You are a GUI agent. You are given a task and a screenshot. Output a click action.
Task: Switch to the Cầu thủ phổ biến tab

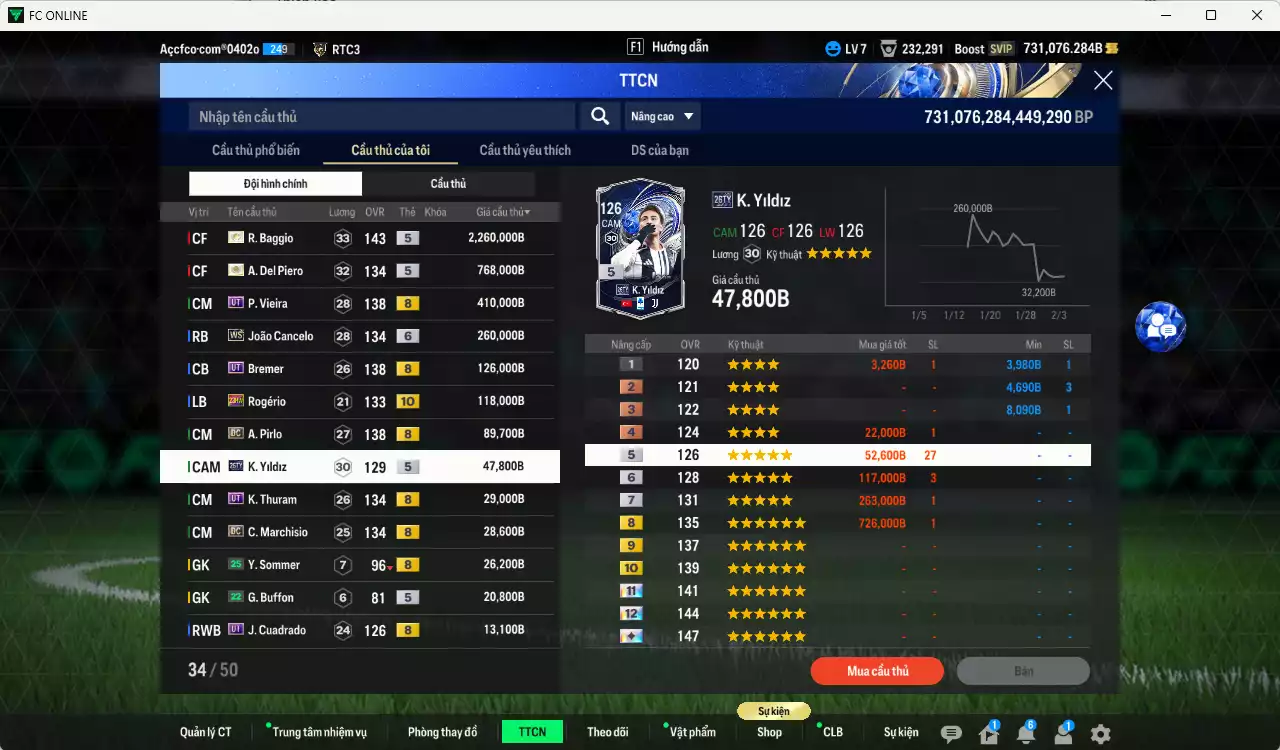pos(258,150)
